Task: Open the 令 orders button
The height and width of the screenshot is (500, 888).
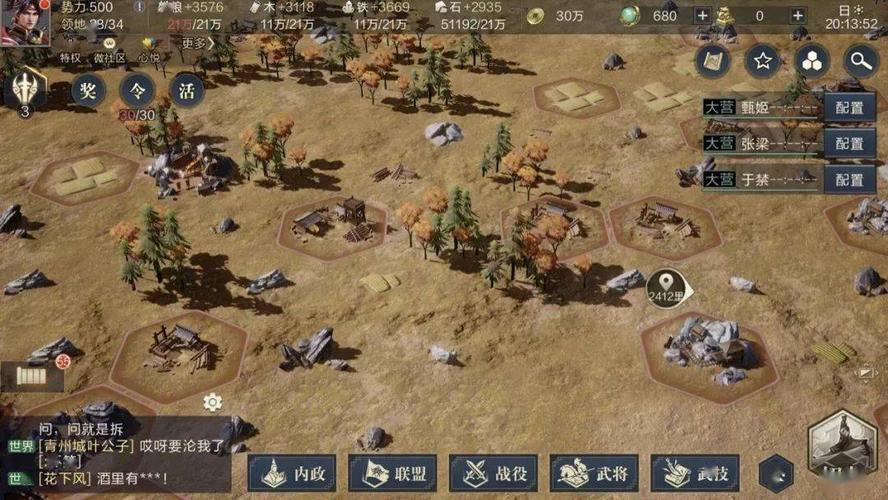Action: (x=137, y=91)
